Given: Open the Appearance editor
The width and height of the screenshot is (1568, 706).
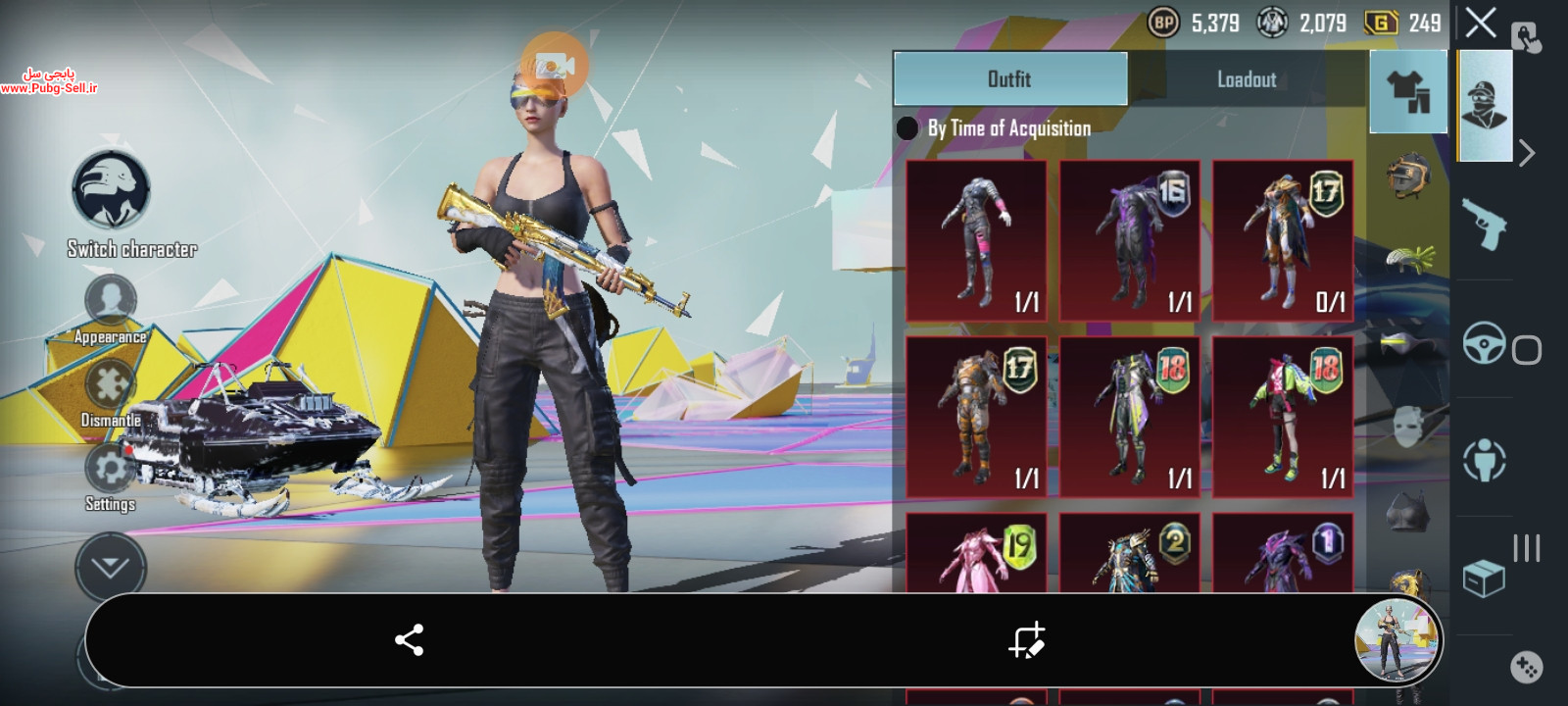Looking at the screenshot, I should pyautogui.click(x=110, y=301).
